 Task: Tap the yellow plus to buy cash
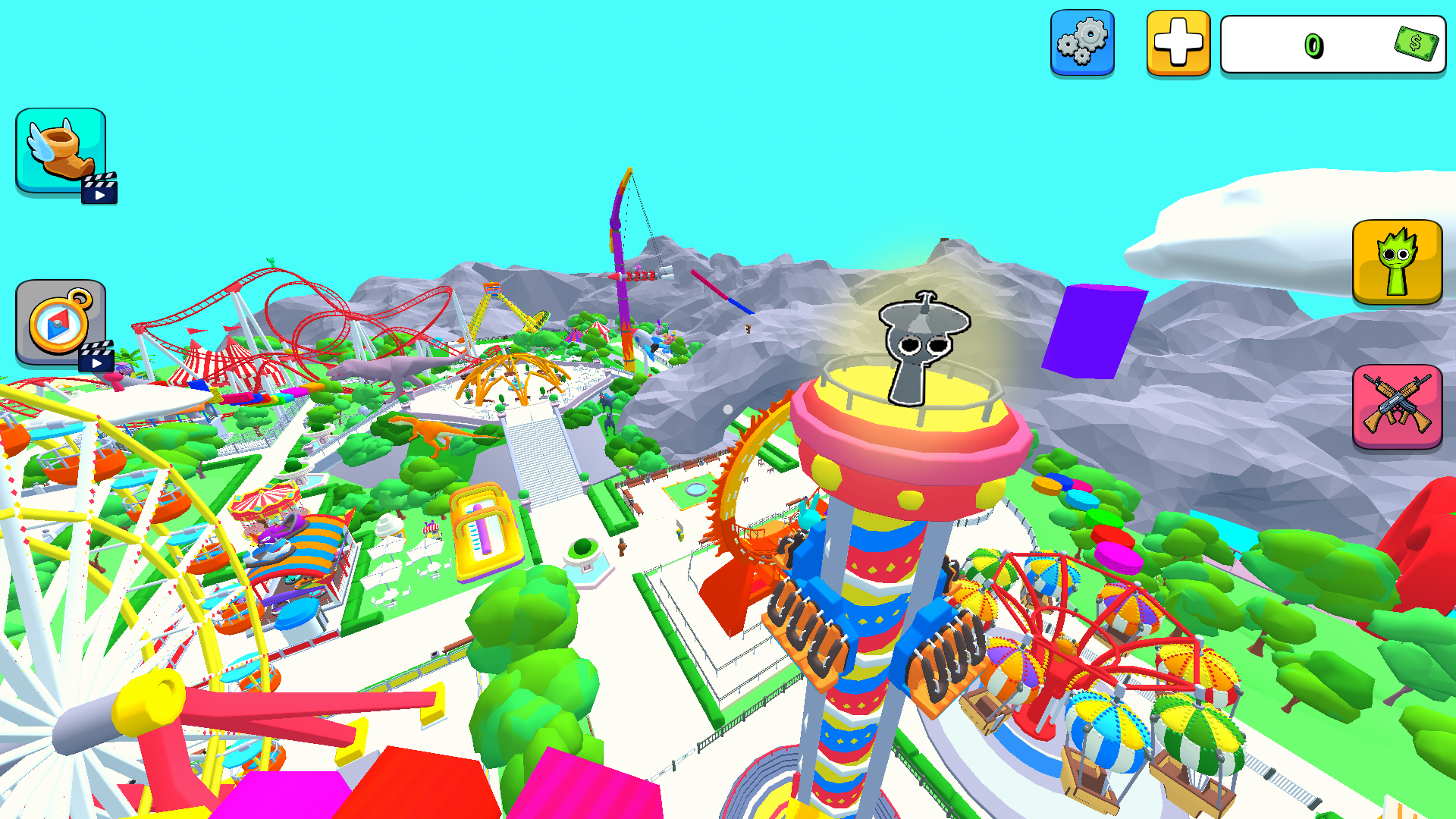tap(1178, 42)
